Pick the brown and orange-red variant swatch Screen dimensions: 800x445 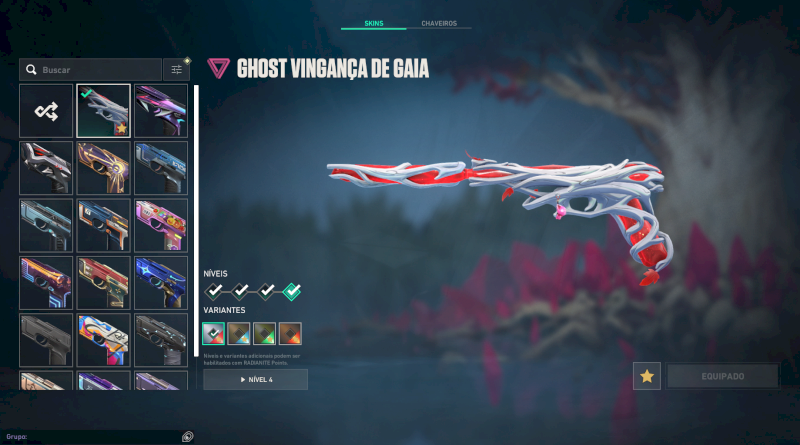[x=291, y=332]
